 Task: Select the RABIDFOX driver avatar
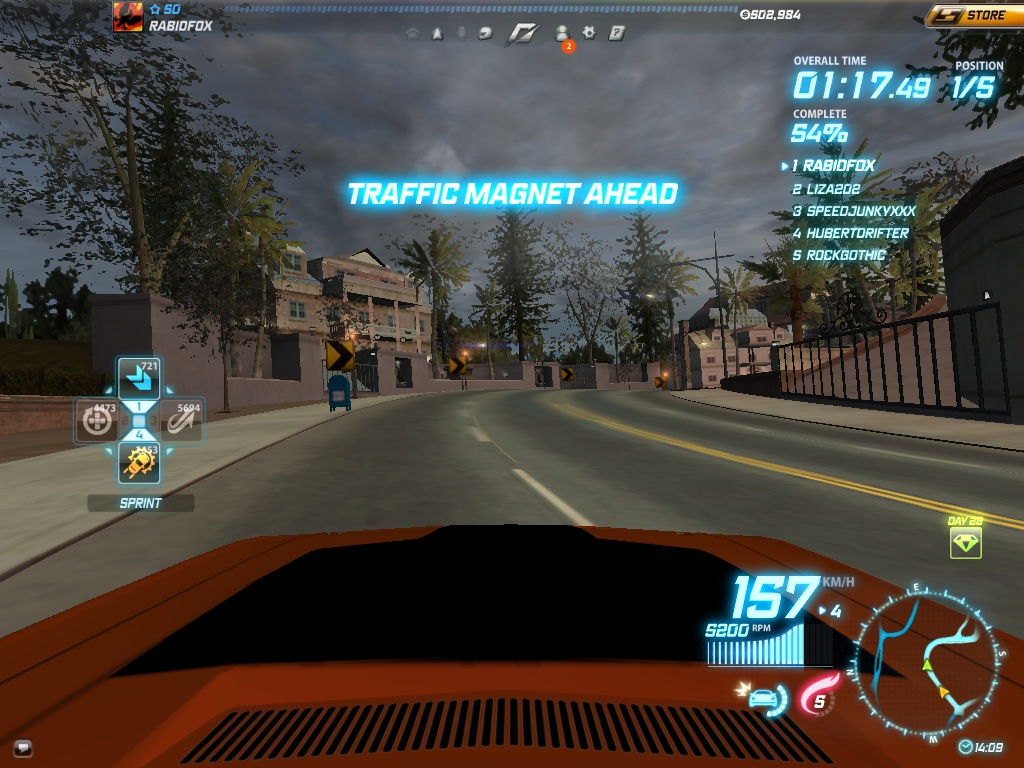pyautogui.click(x=128, y=17)
